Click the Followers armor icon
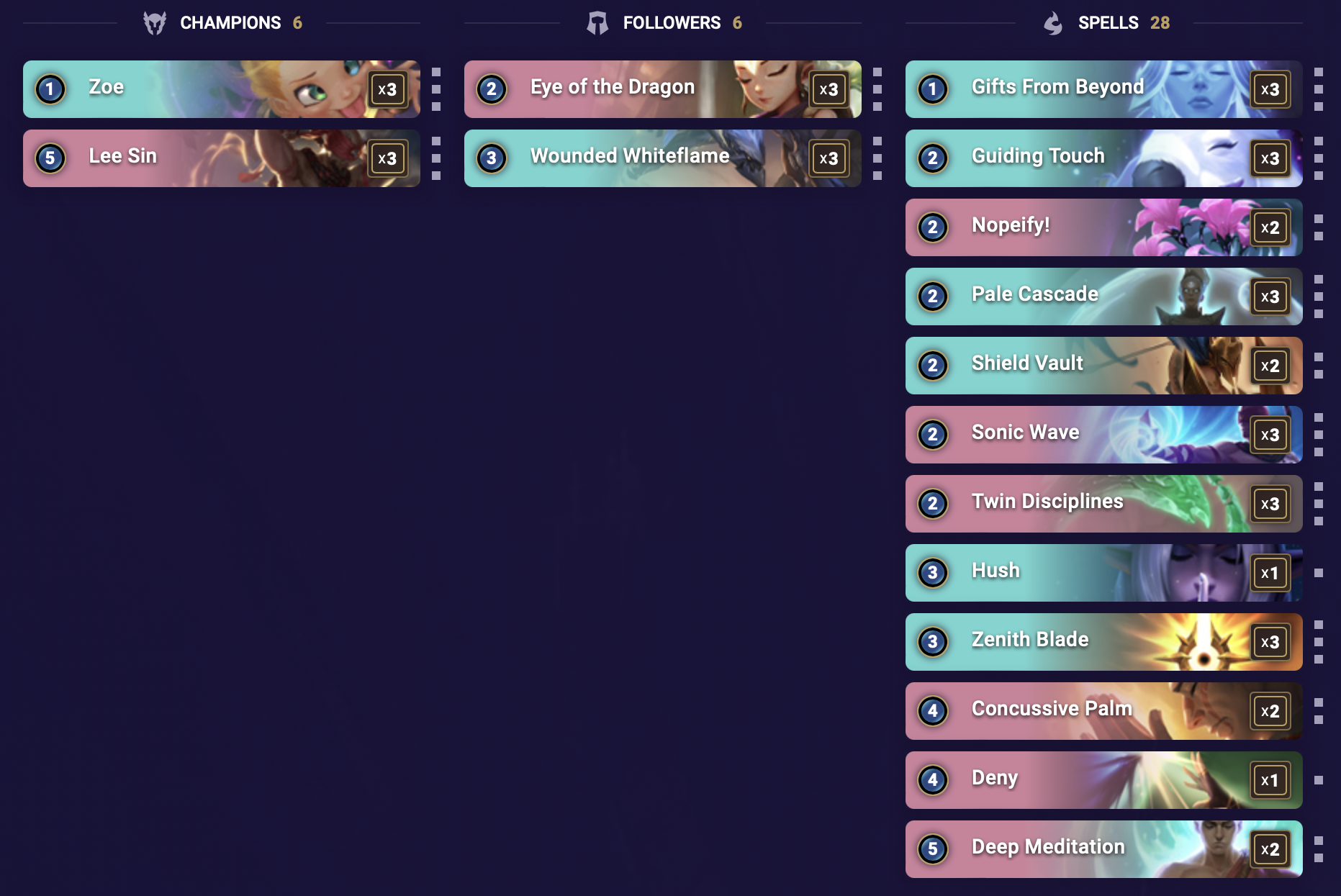This screenshot has width=1341, height=896. pos(596,22)
